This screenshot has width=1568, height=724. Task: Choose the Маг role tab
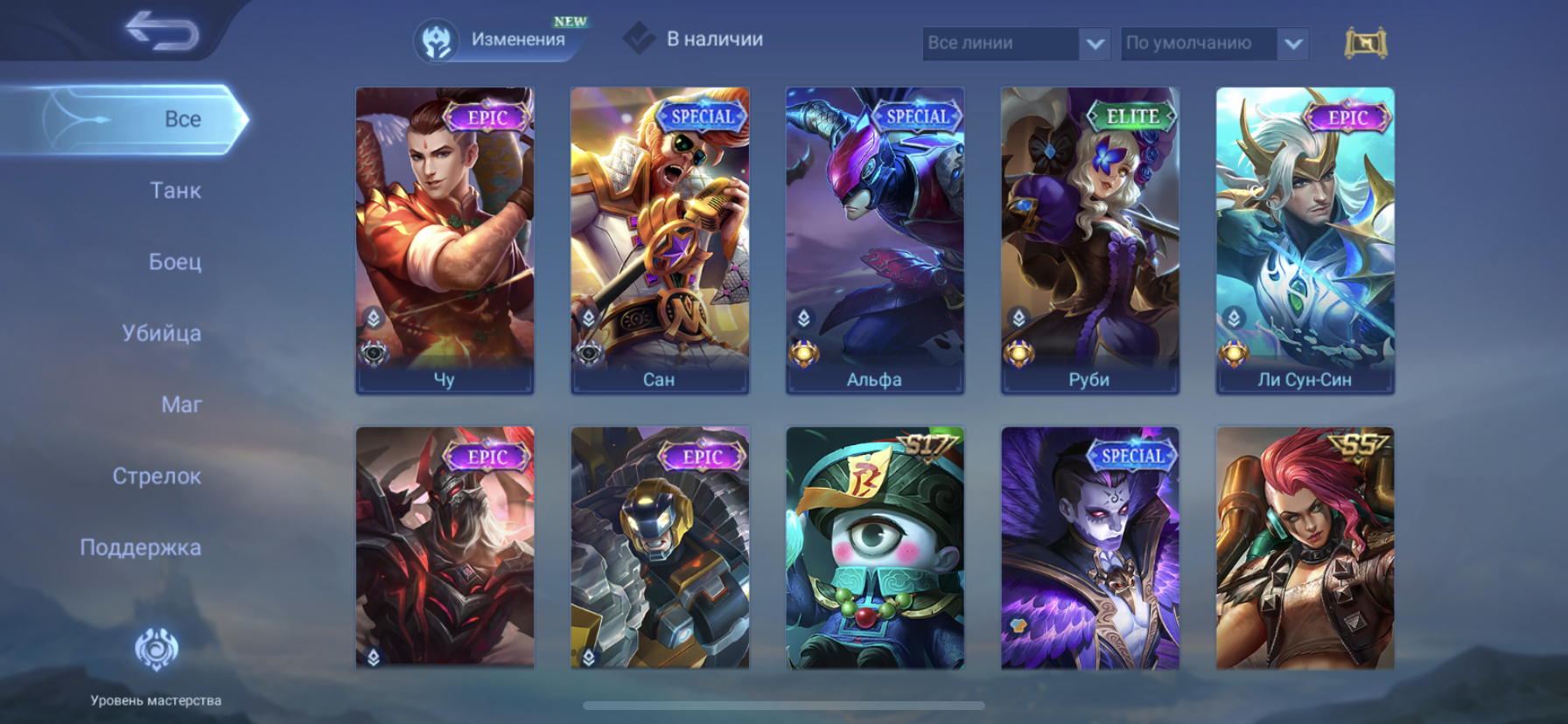[x=181, y=405]
